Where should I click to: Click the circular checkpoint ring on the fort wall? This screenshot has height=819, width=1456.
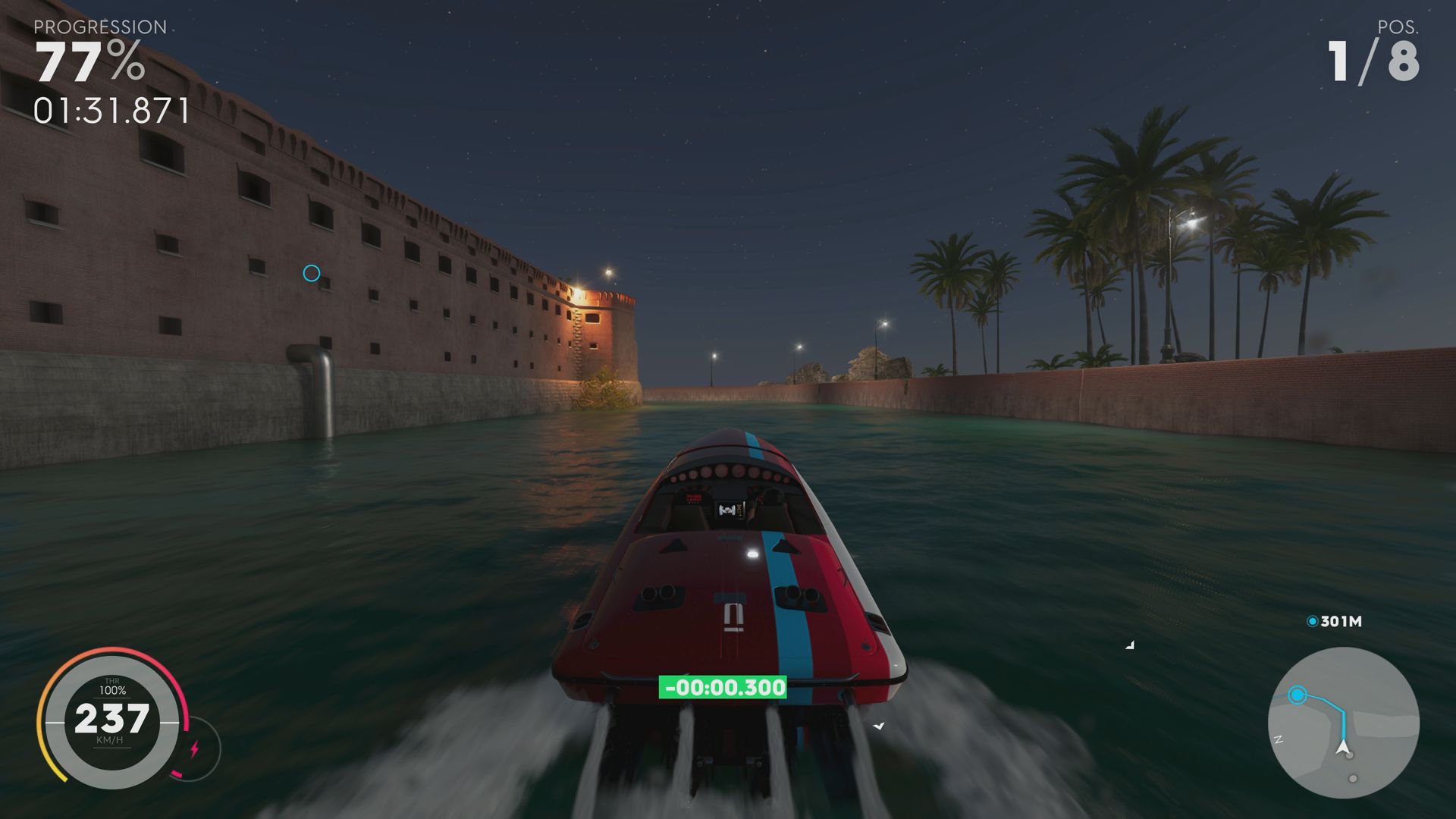[310, 274]
